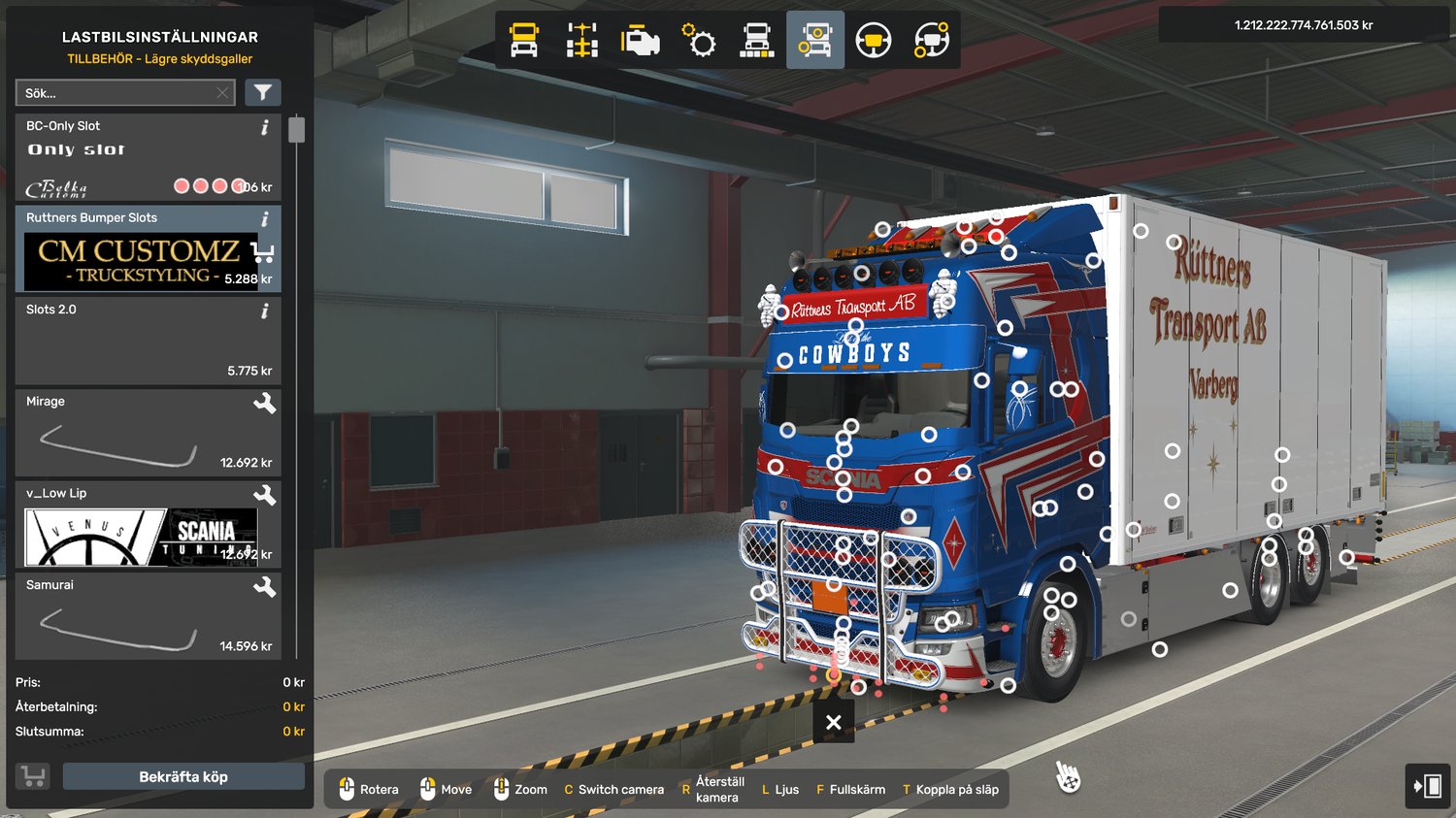Select the v_Low Lip accessory
Screen dimensions: 1456x818
click(148, 525)
